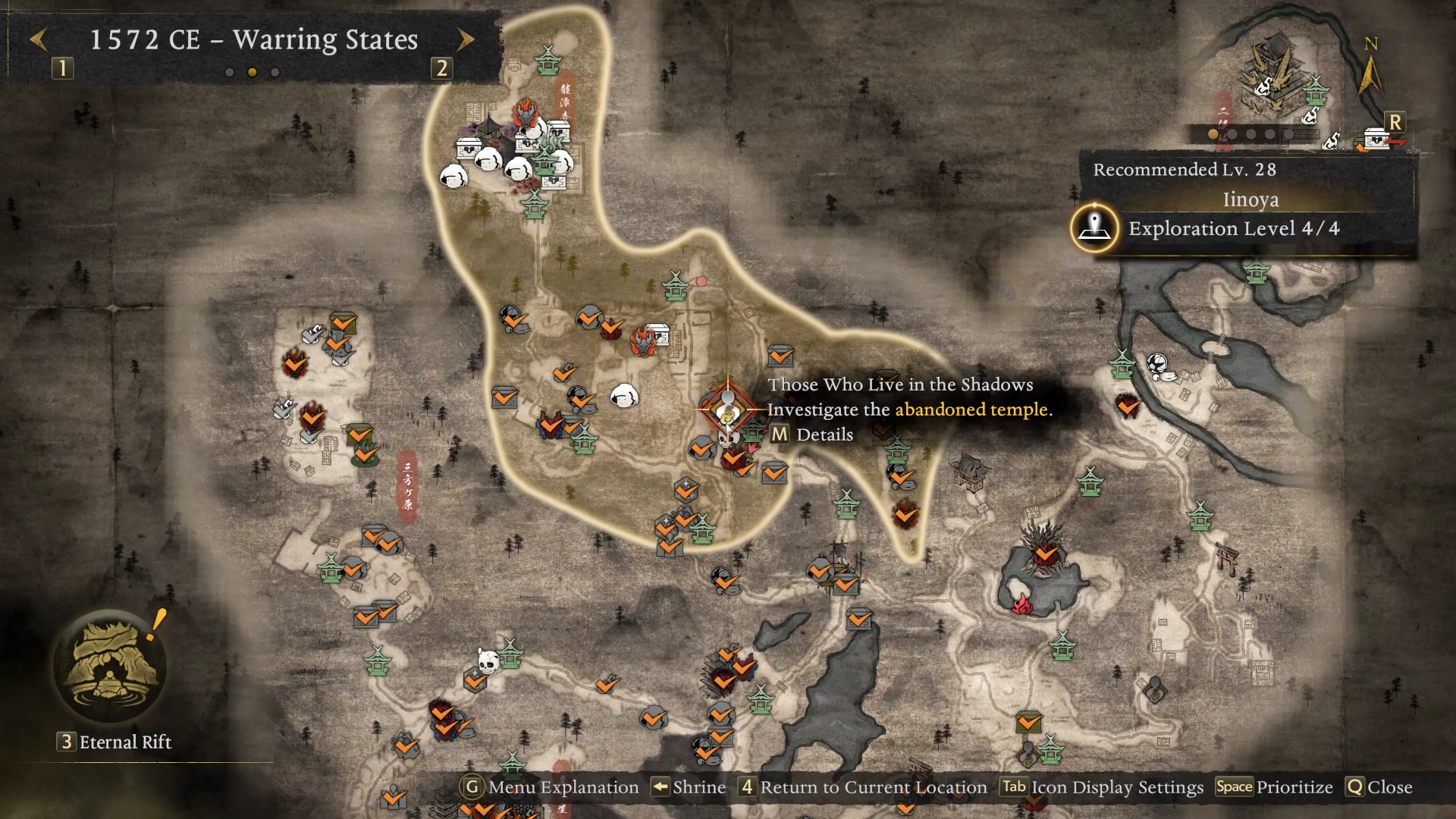1456x819 pixels.
Task: Select the red torii gate map marker
Action: click(x=1226, y=558)
